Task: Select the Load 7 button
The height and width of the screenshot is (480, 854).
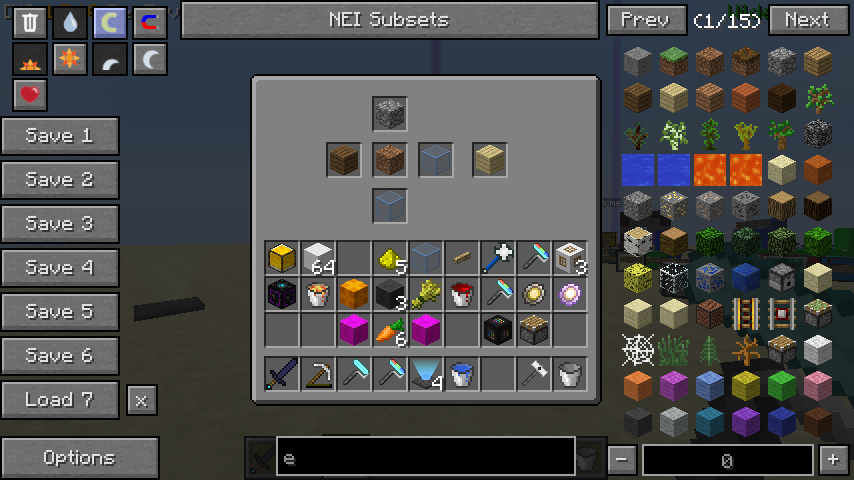Action: 60,400
